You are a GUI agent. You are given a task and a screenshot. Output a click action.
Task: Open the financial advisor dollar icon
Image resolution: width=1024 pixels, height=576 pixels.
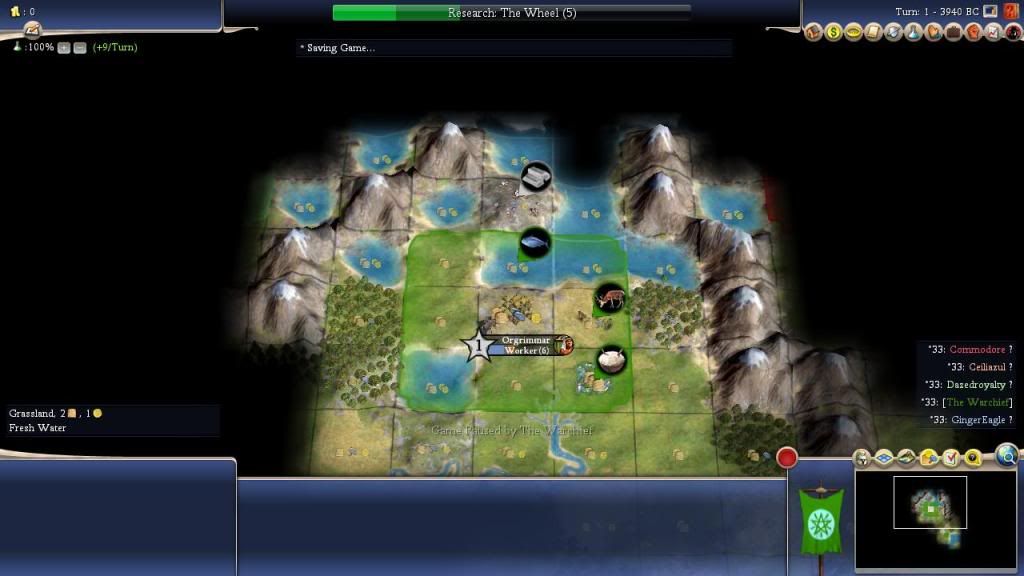[x=833, y=33]
